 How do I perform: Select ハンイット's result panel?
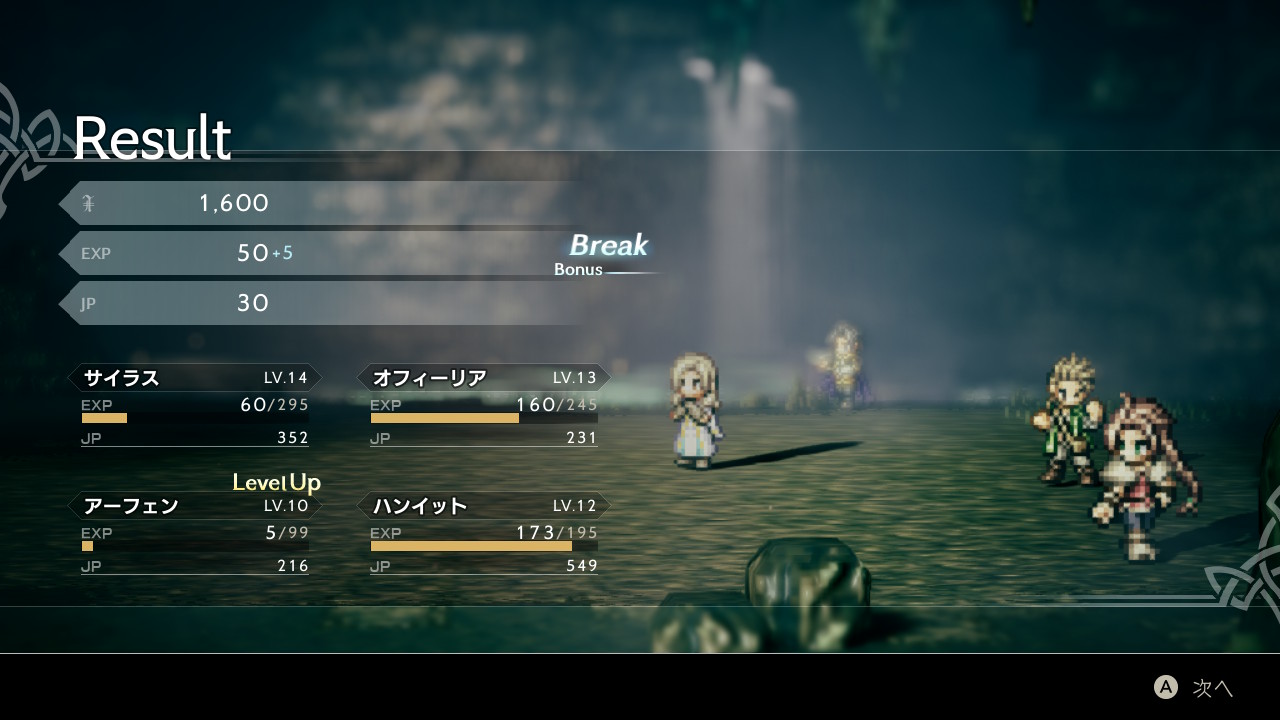[x=484, y=533]
